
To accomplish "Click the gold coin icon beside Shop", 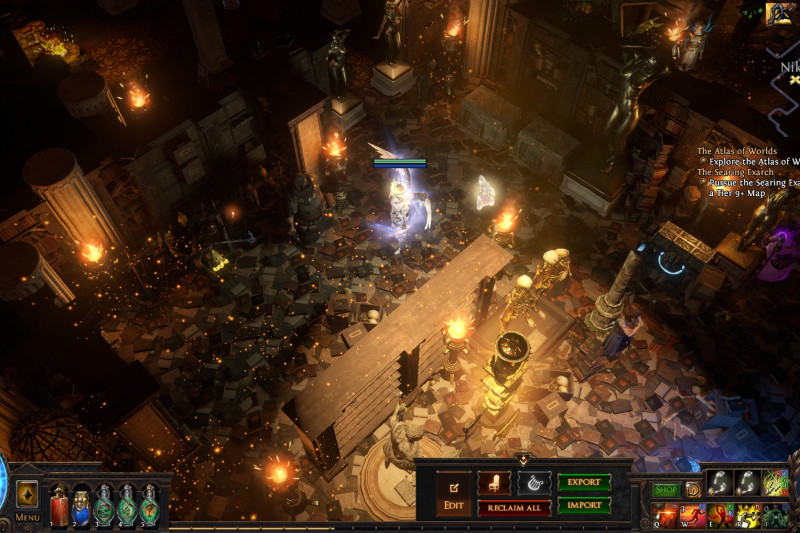I will point(692,490).
